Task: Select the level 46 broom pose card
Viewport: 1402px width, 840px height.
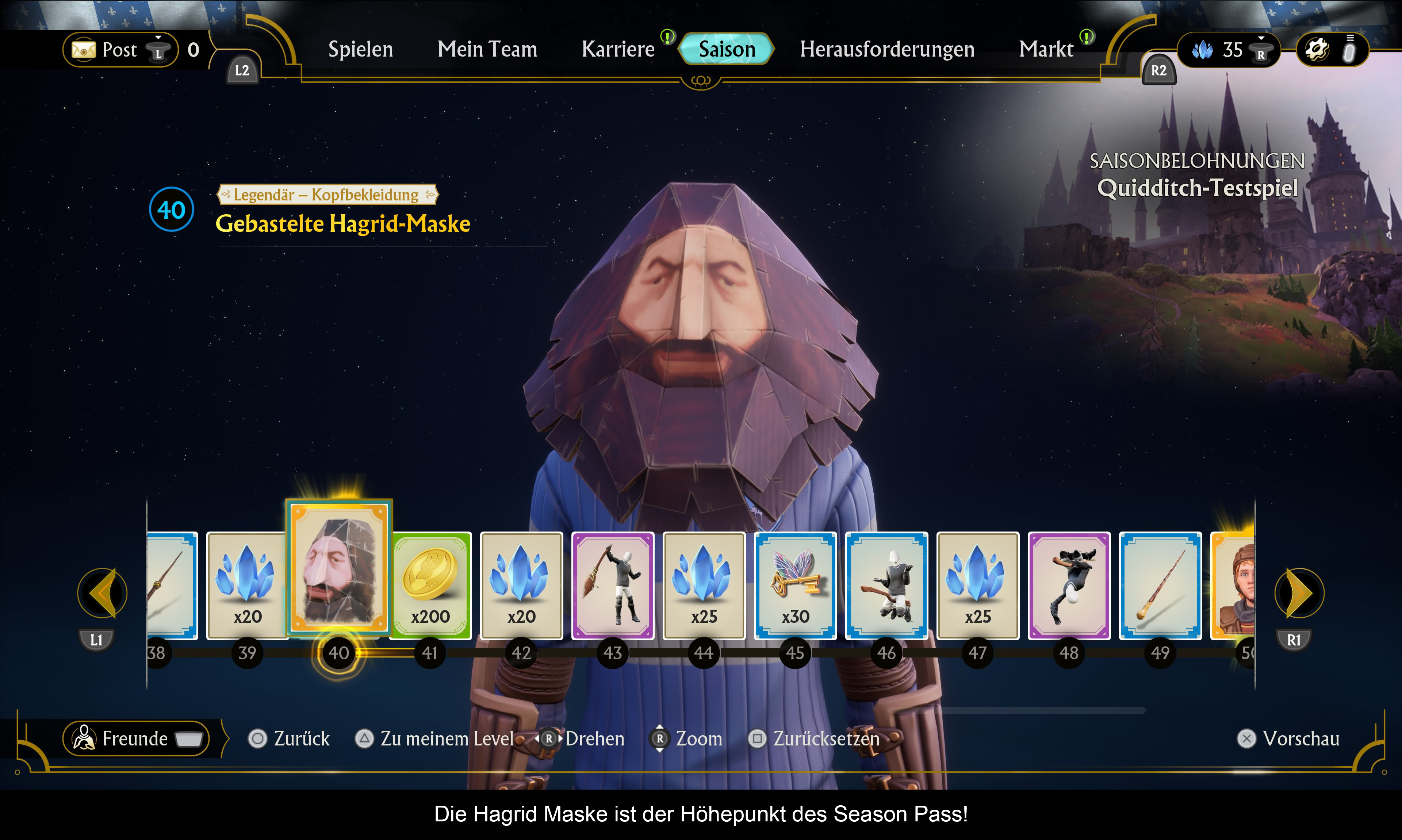Action: click(886, 585)
